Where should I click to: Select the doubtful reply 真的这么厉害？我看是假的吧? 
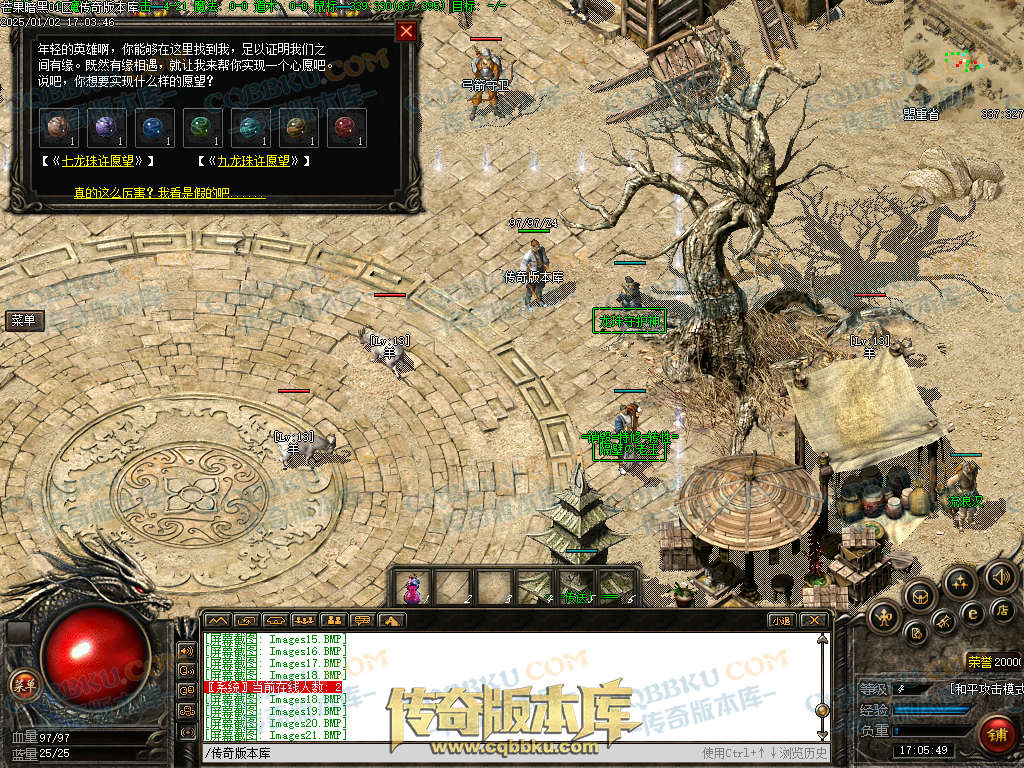[x=170, y=192]
